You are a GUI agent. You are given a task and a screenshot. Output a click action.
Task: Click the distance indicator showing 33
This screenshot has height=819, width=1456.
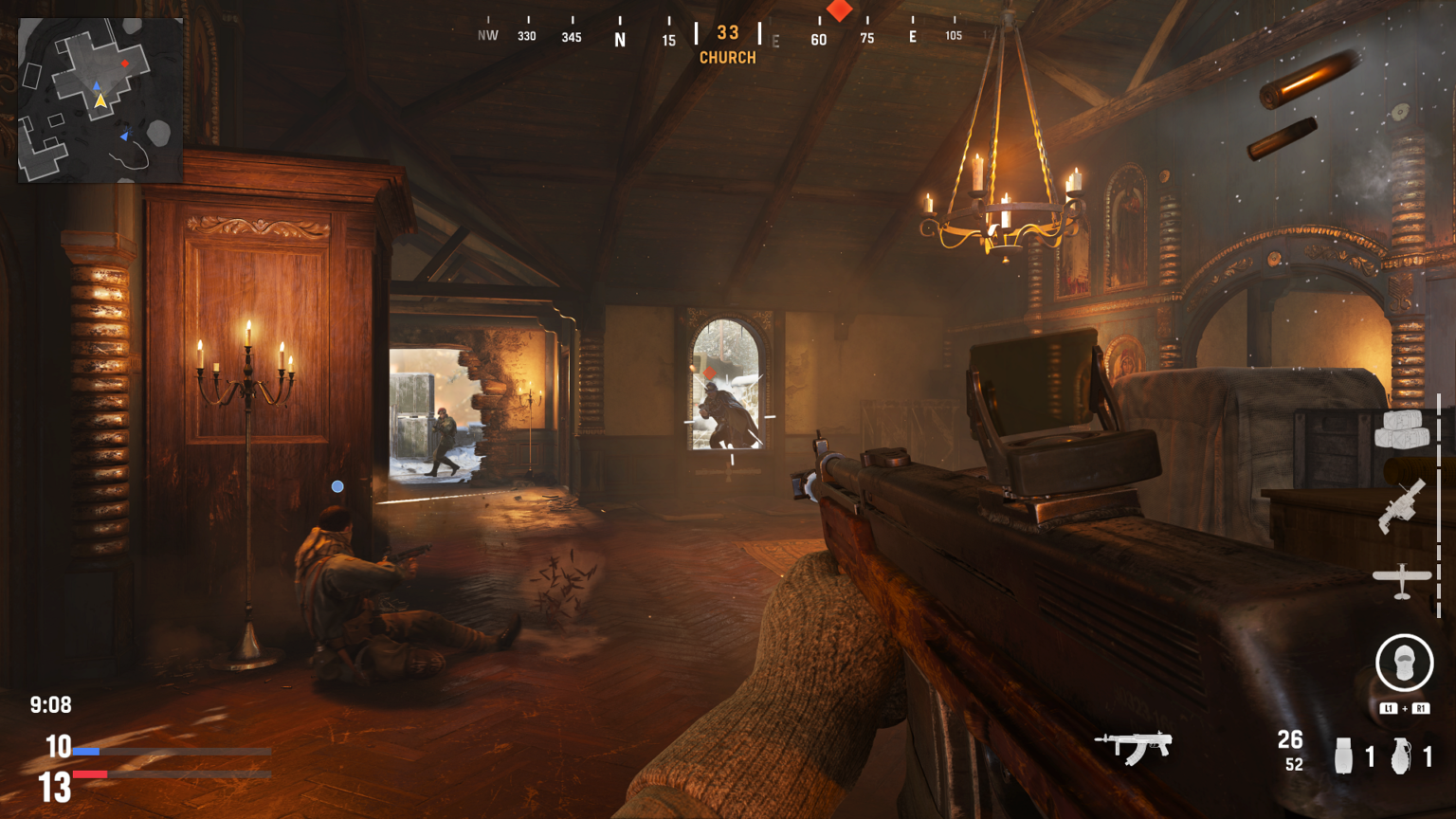click(x=727, y=31)
